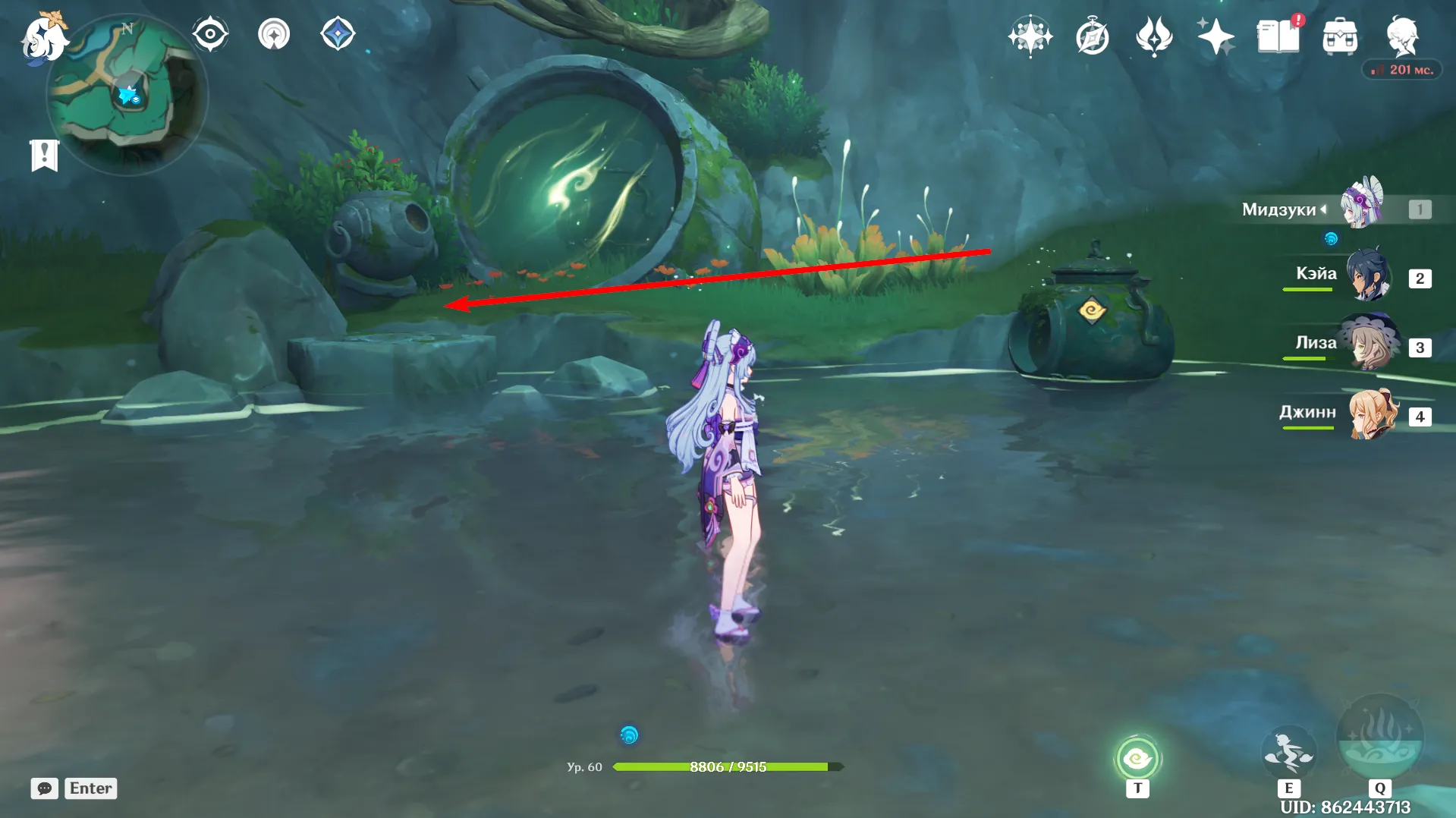Image resolution: width=1456 pixels, height=818 pixels.
Task: Open the inventory backpack icon
Action: [1339, 35]
